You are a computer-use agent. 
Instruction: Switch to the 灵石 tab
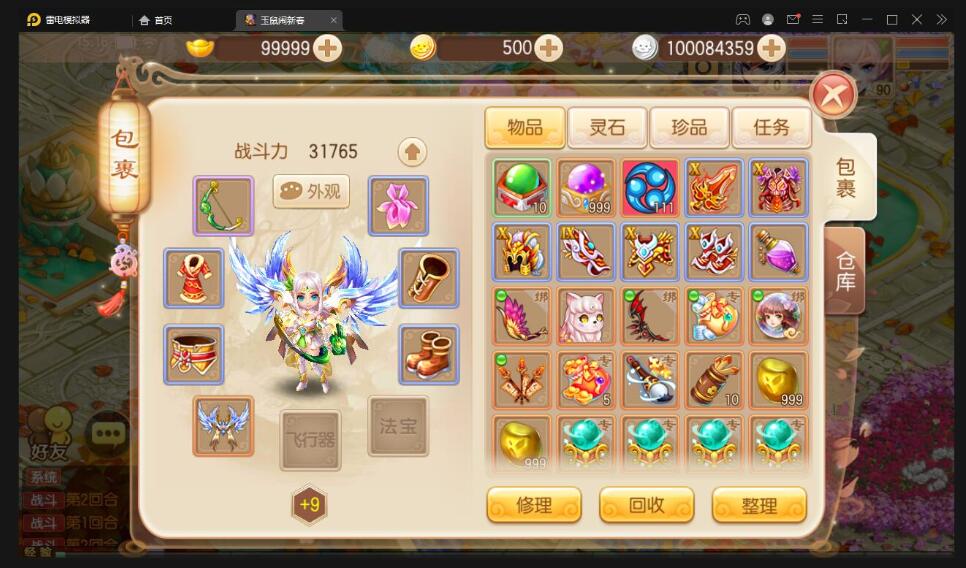point(607,127)
